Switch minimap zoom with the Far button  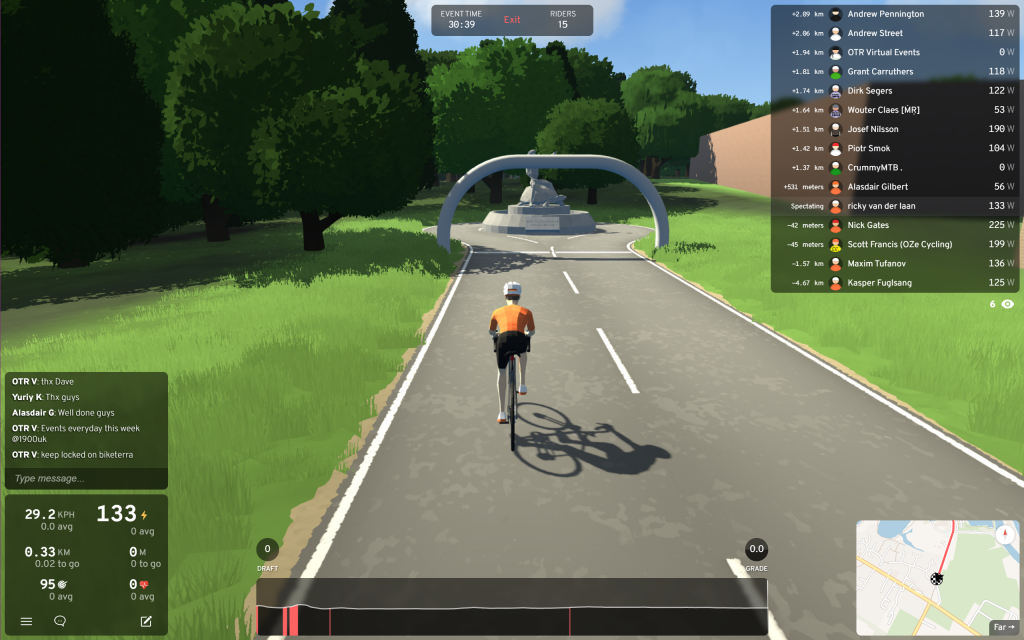1003,628
